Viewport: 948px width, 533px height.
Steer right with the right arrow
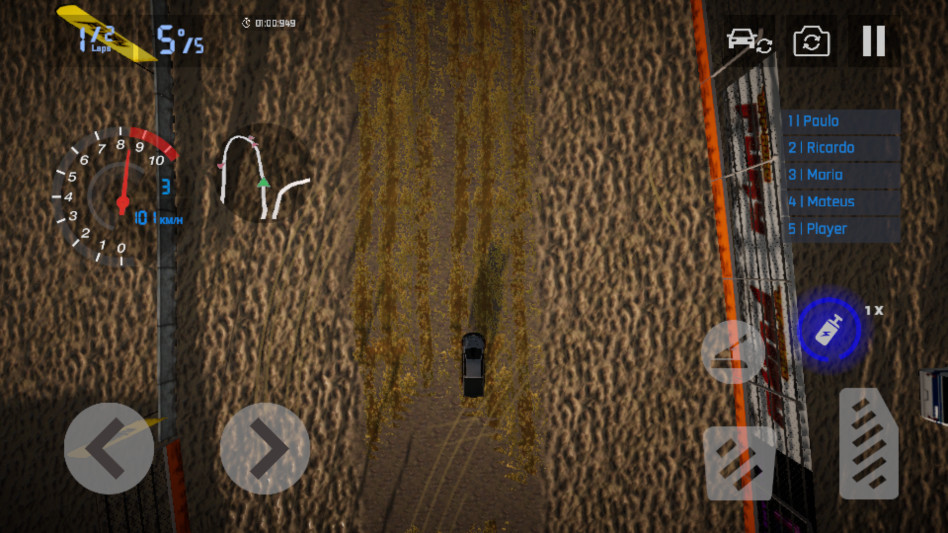[x=265, y=449]
